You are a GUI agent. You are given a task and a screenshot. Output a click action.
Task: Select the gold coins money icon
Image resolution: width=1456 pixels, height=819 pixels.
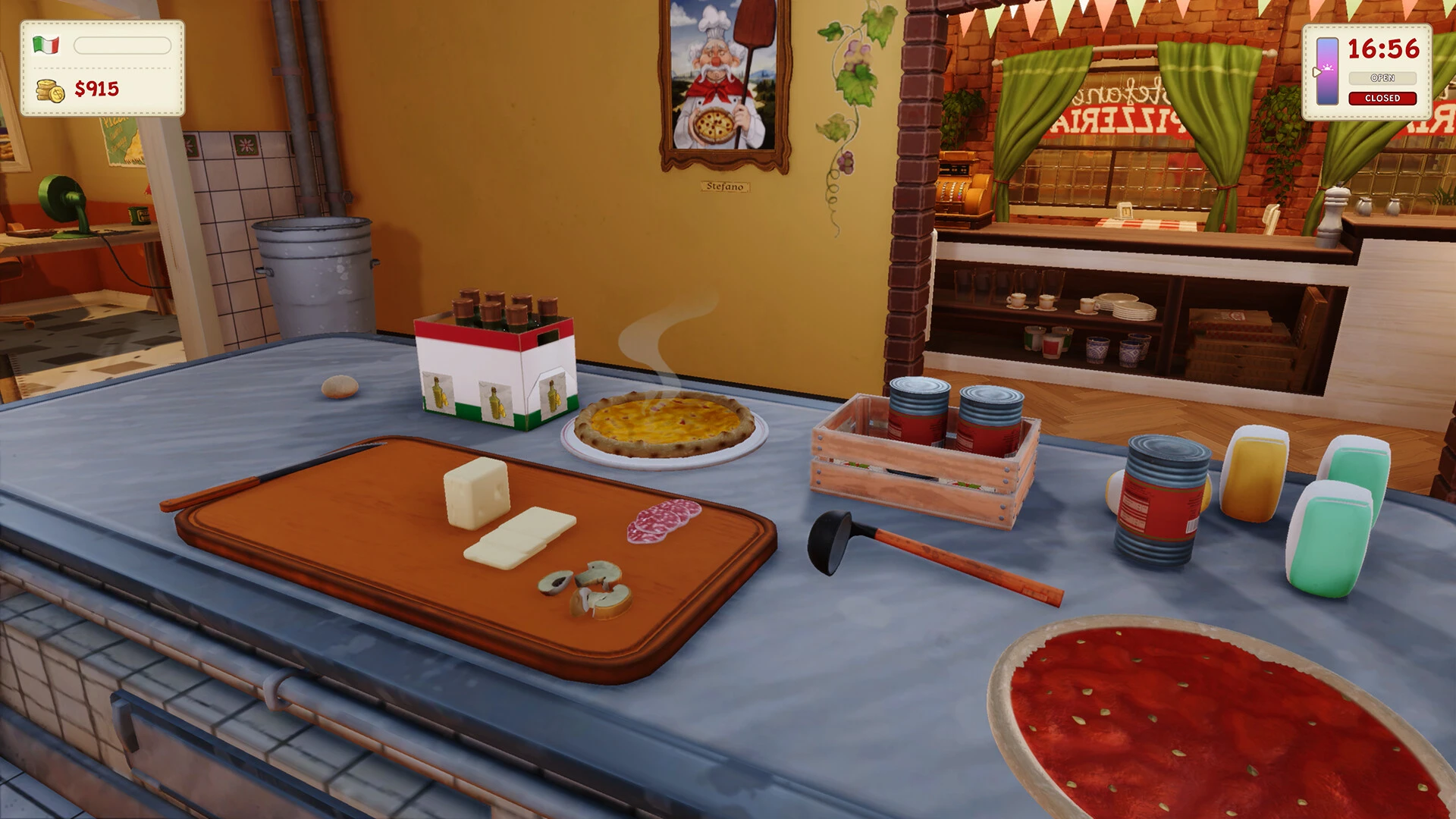(x=50, y=89)
